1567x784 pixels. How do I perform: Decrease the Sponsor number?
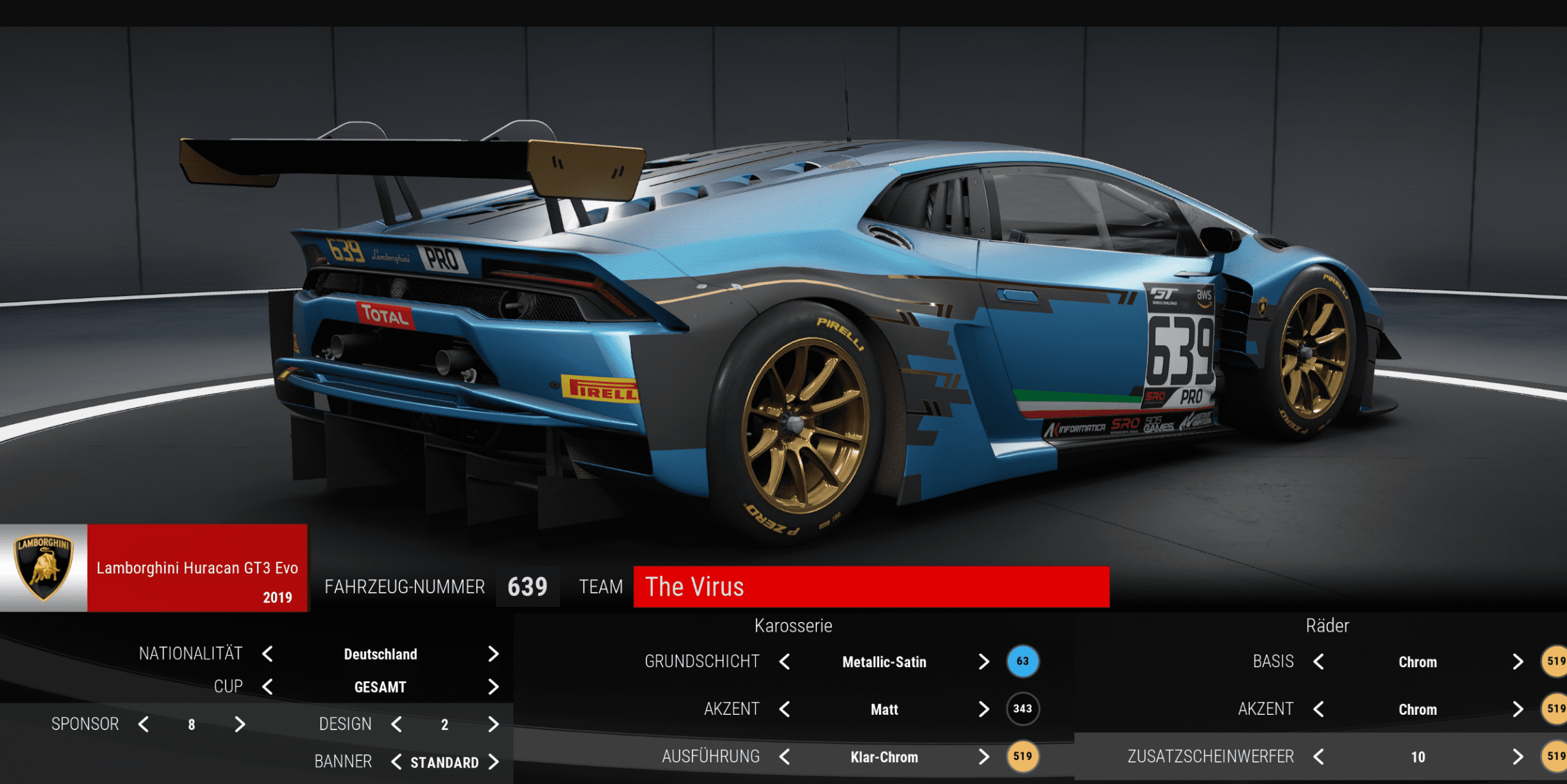pyautogui.click(x=144, y=724)
